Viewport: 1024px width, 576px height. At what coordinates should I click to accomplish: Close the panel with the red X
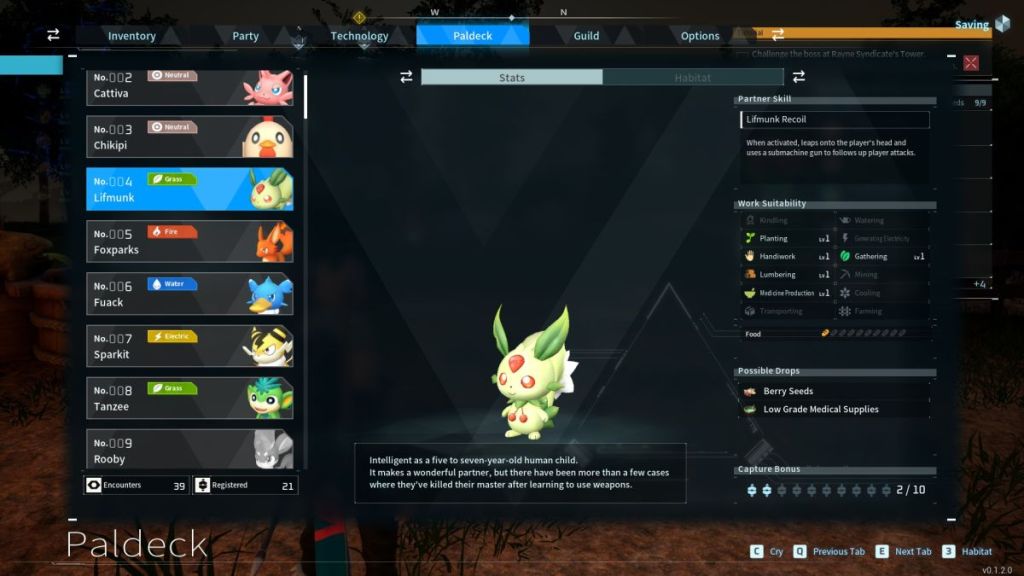(970, 63)
